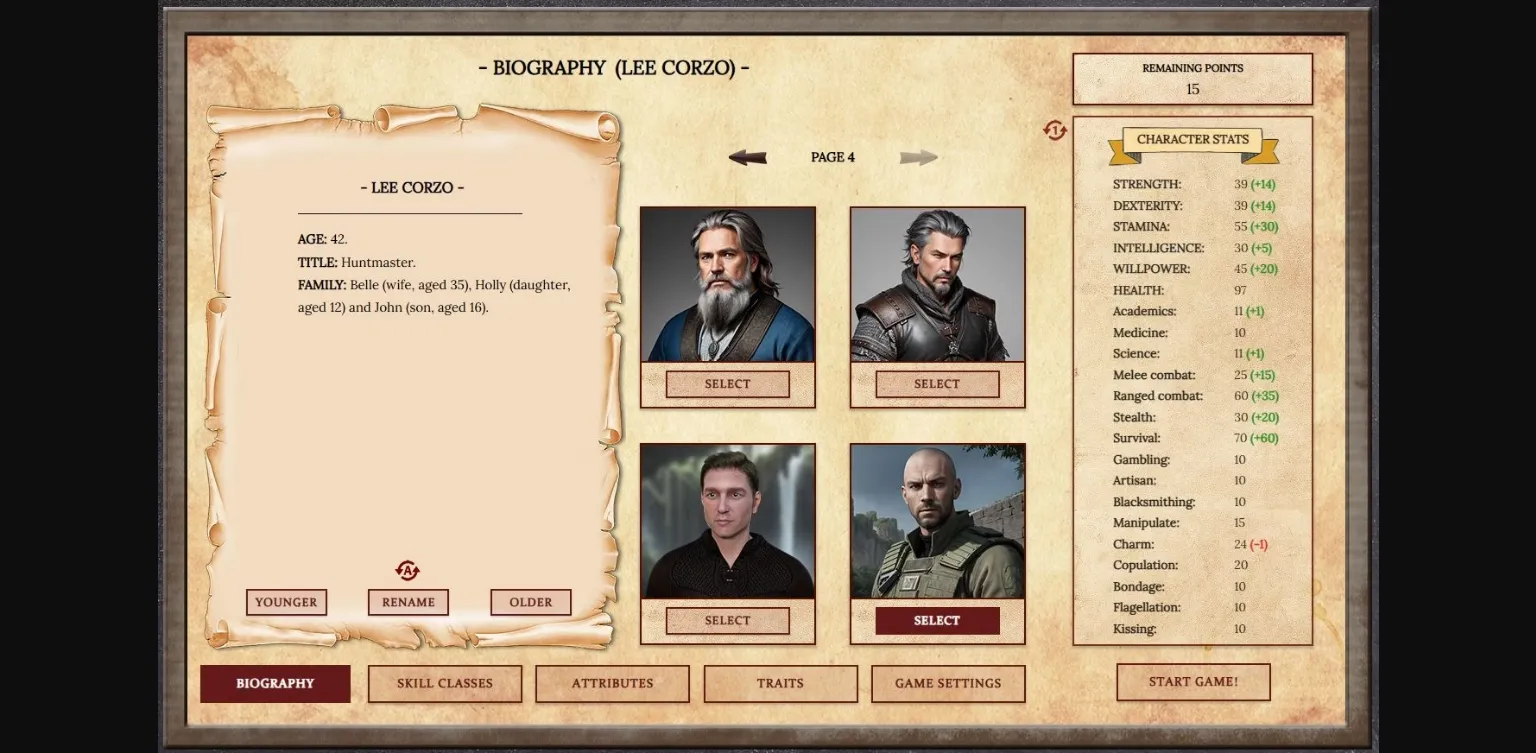
Task: Return to the Biography tab
Action: pyautogui.click(x=275, y=683)
